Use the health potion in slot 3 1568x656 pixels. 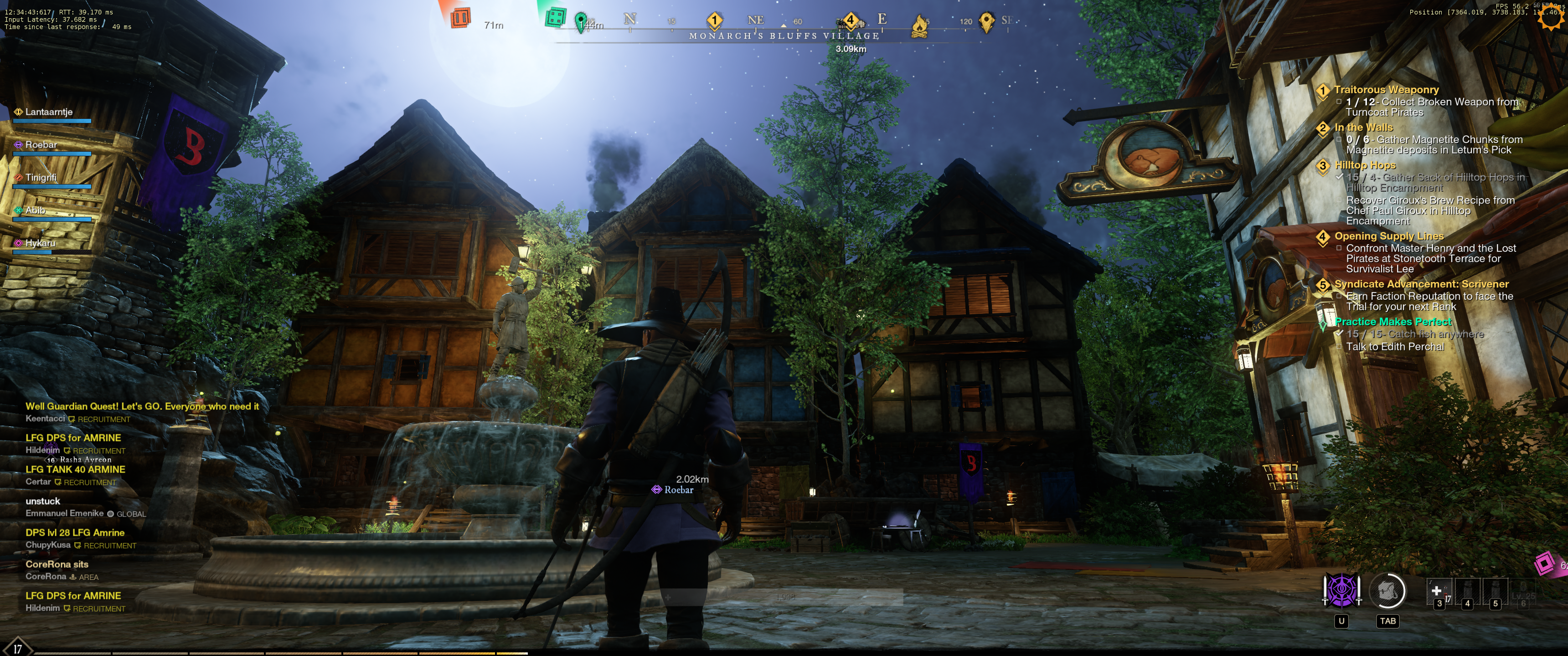click(1438, 592)
